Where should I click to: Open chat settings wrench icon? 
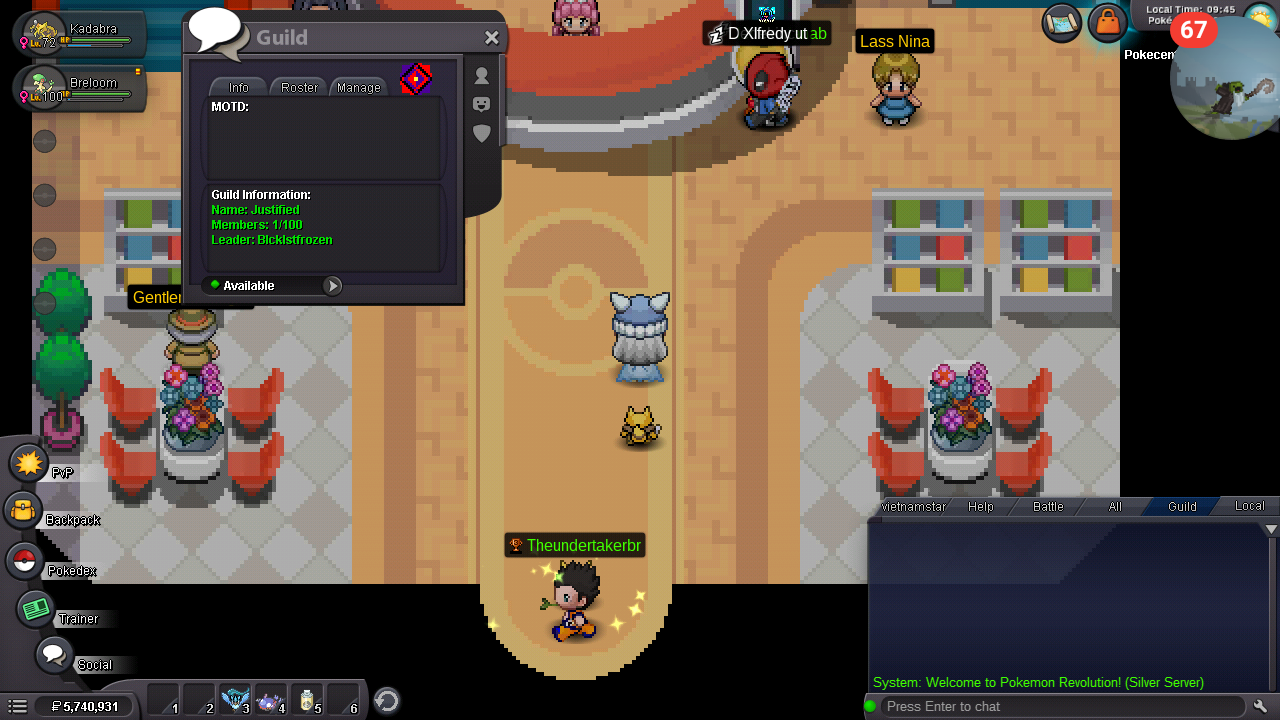point(1261,706)
